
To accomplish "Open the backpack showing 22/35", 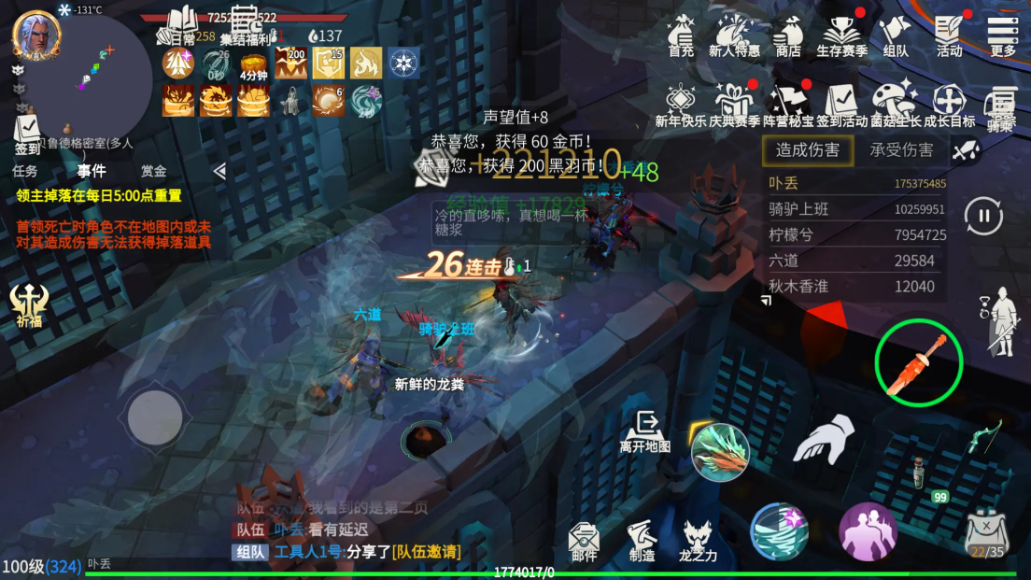I will pos(986,535).
